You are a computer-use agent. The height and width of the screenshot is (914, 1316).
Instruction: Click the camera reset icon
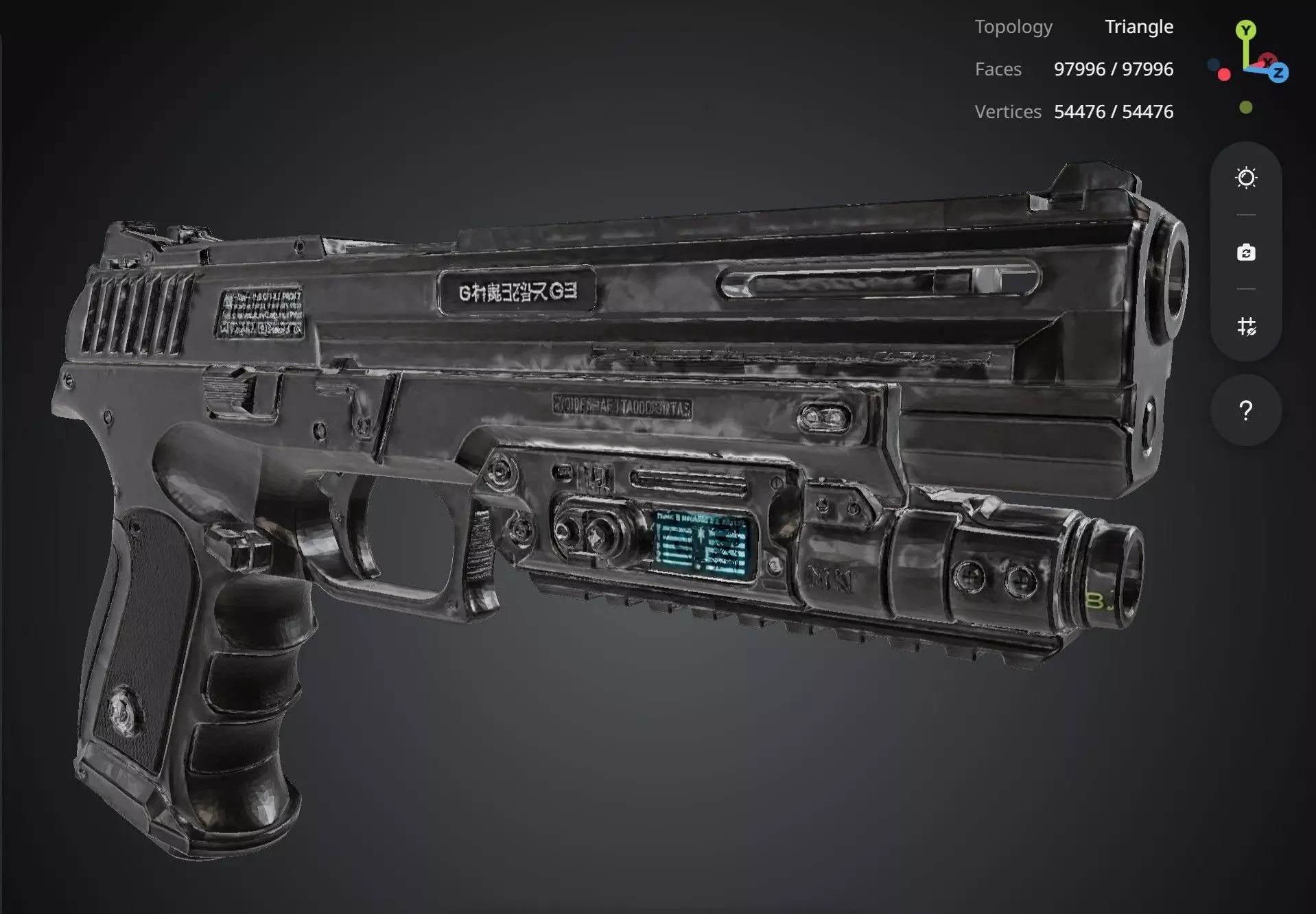[1246, 253]
